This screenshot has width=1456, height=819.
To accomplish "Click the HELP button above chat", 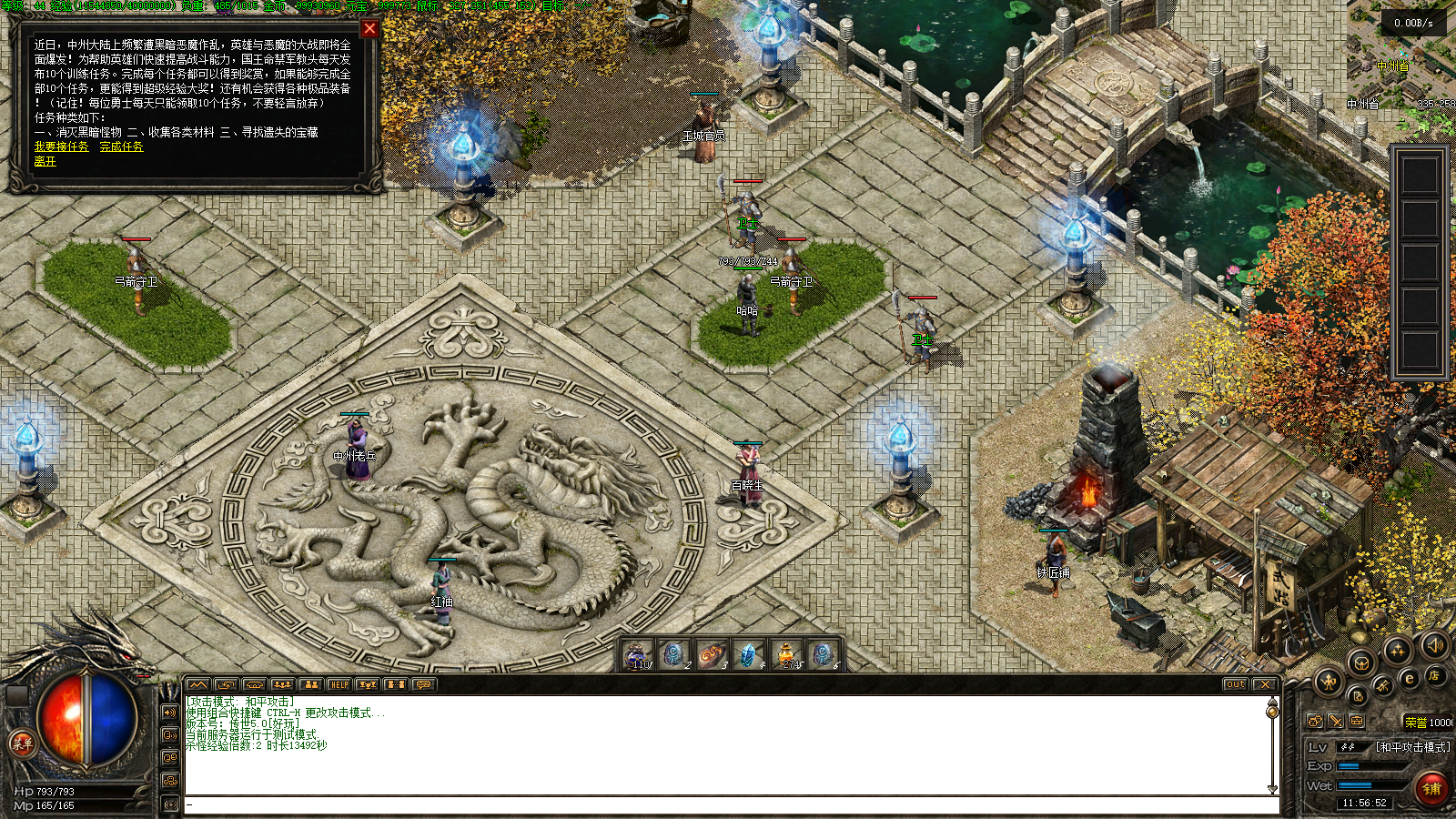I will (x=339, y=684).
